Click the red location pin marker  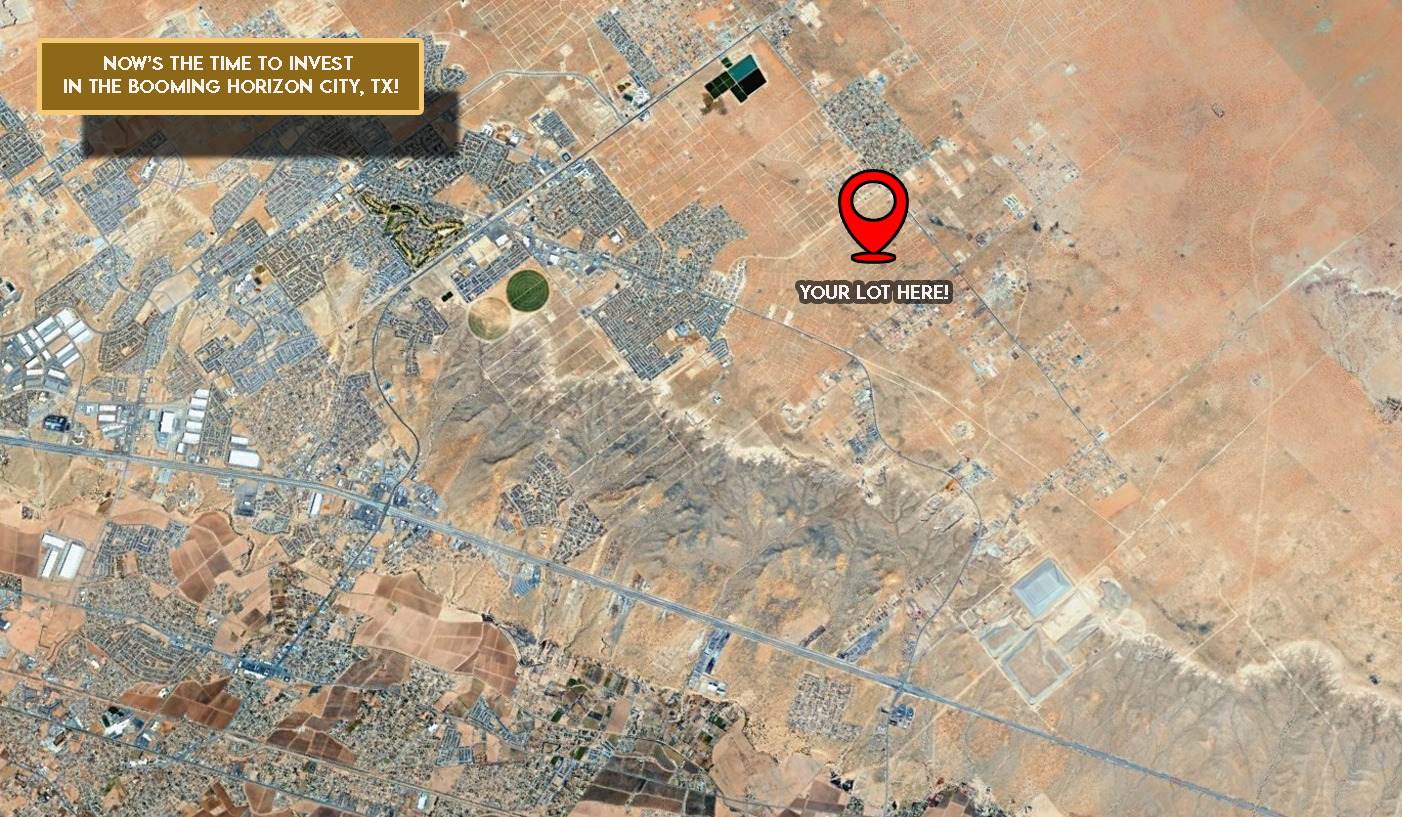[x=873, y=213]
